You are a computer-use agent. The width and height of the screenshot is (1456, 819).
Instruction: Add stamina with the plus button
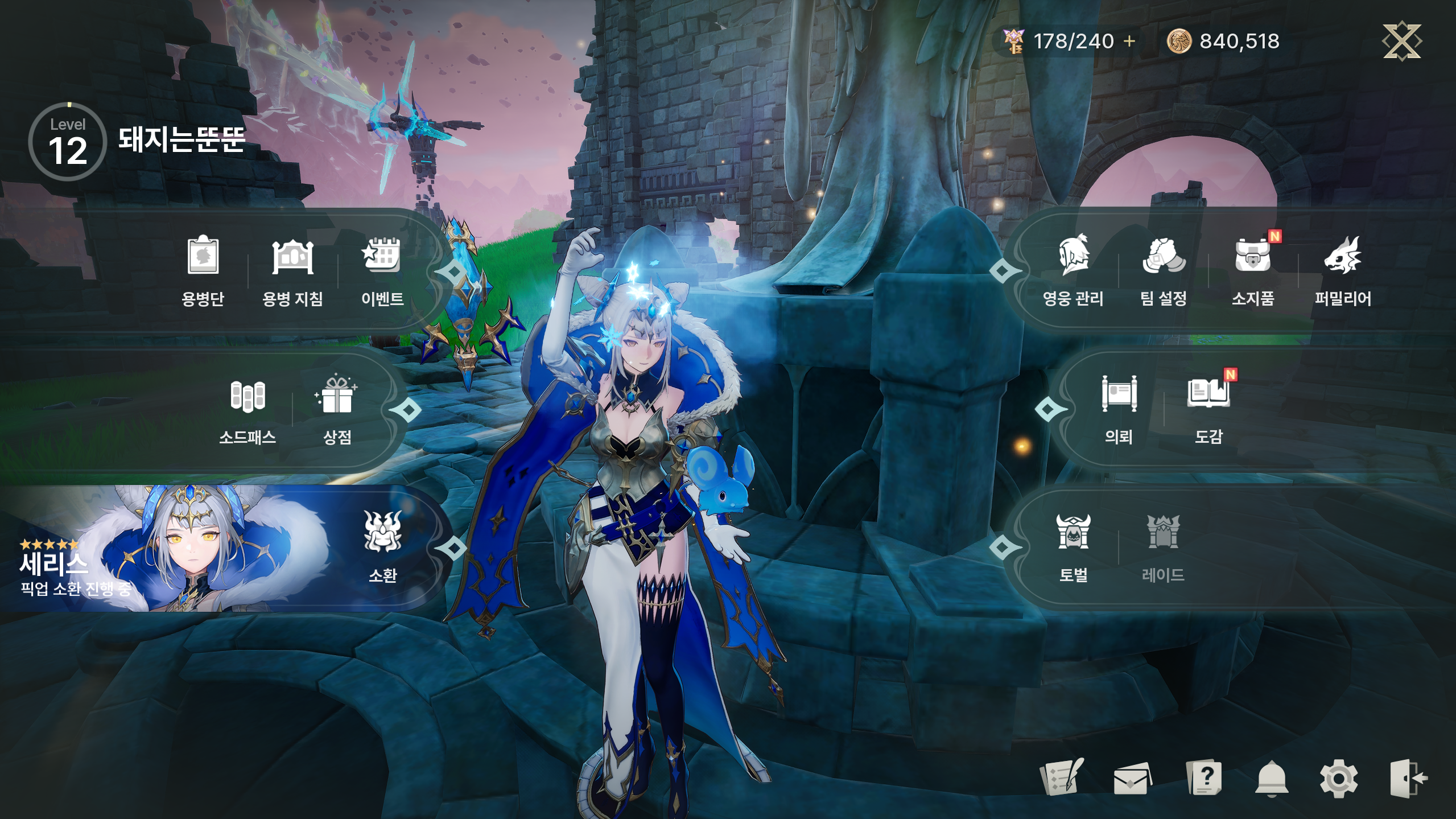[x=1129, y=41]
